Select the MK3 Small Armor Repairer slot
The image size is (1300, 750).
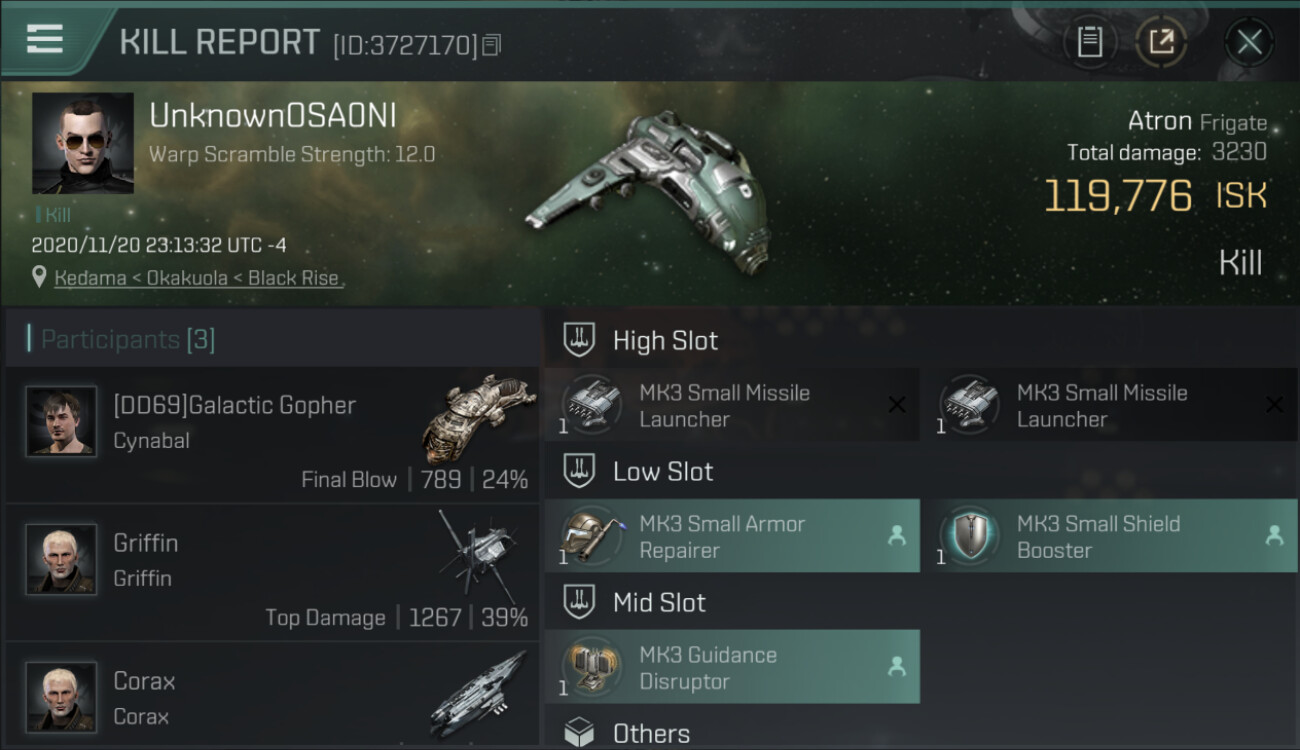731,536
